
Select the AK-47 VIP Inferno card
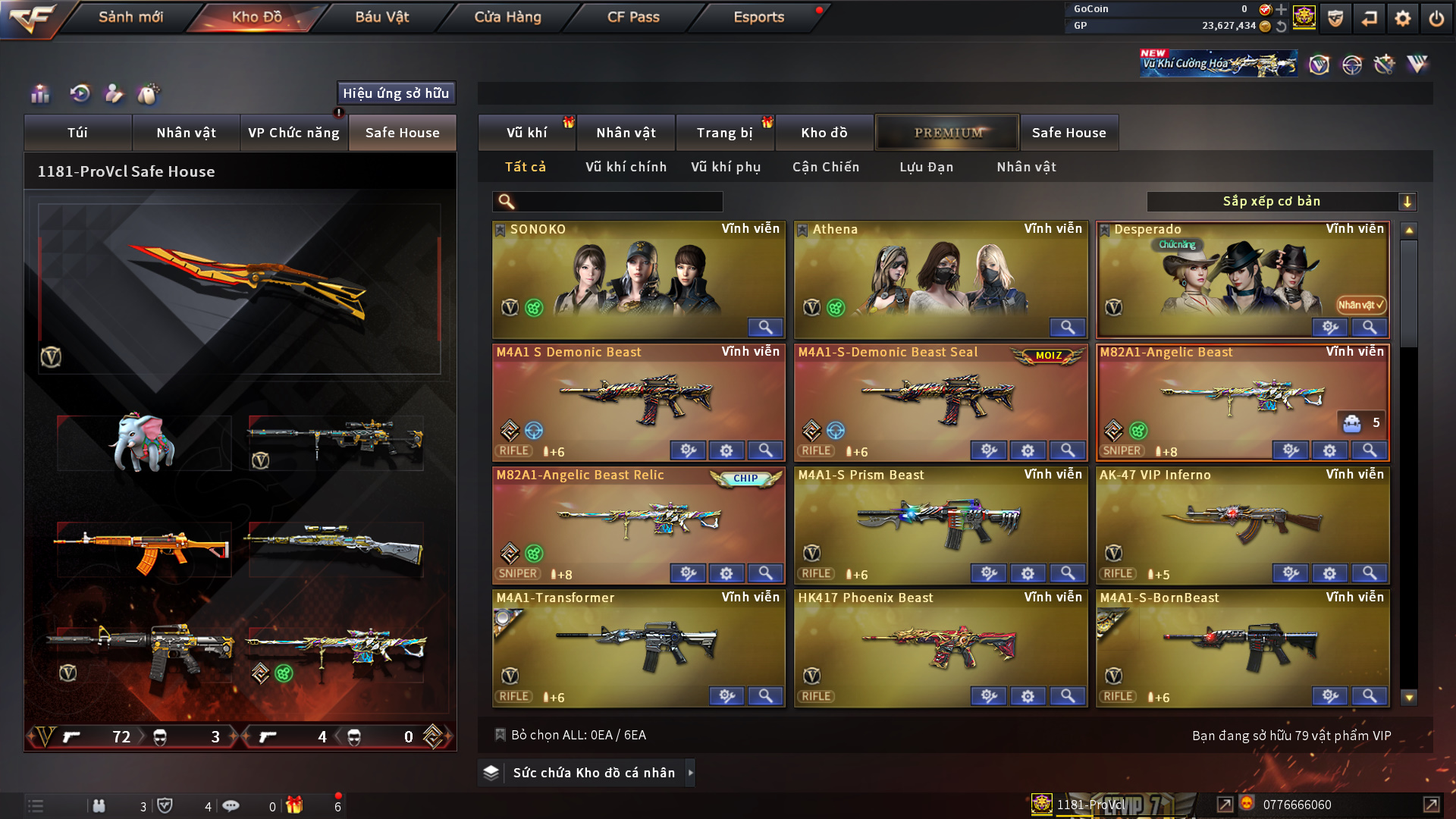tap(1242, 523)
